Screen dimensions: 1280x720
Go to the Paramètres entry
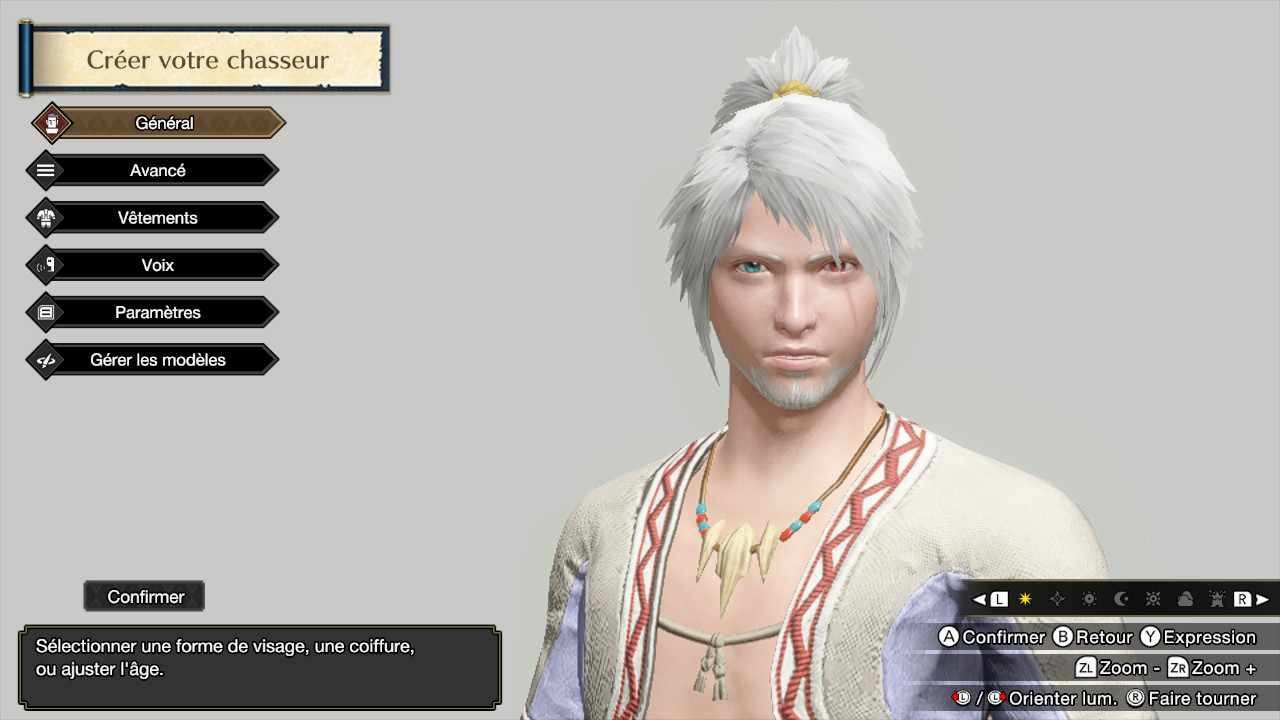[157, 313]
